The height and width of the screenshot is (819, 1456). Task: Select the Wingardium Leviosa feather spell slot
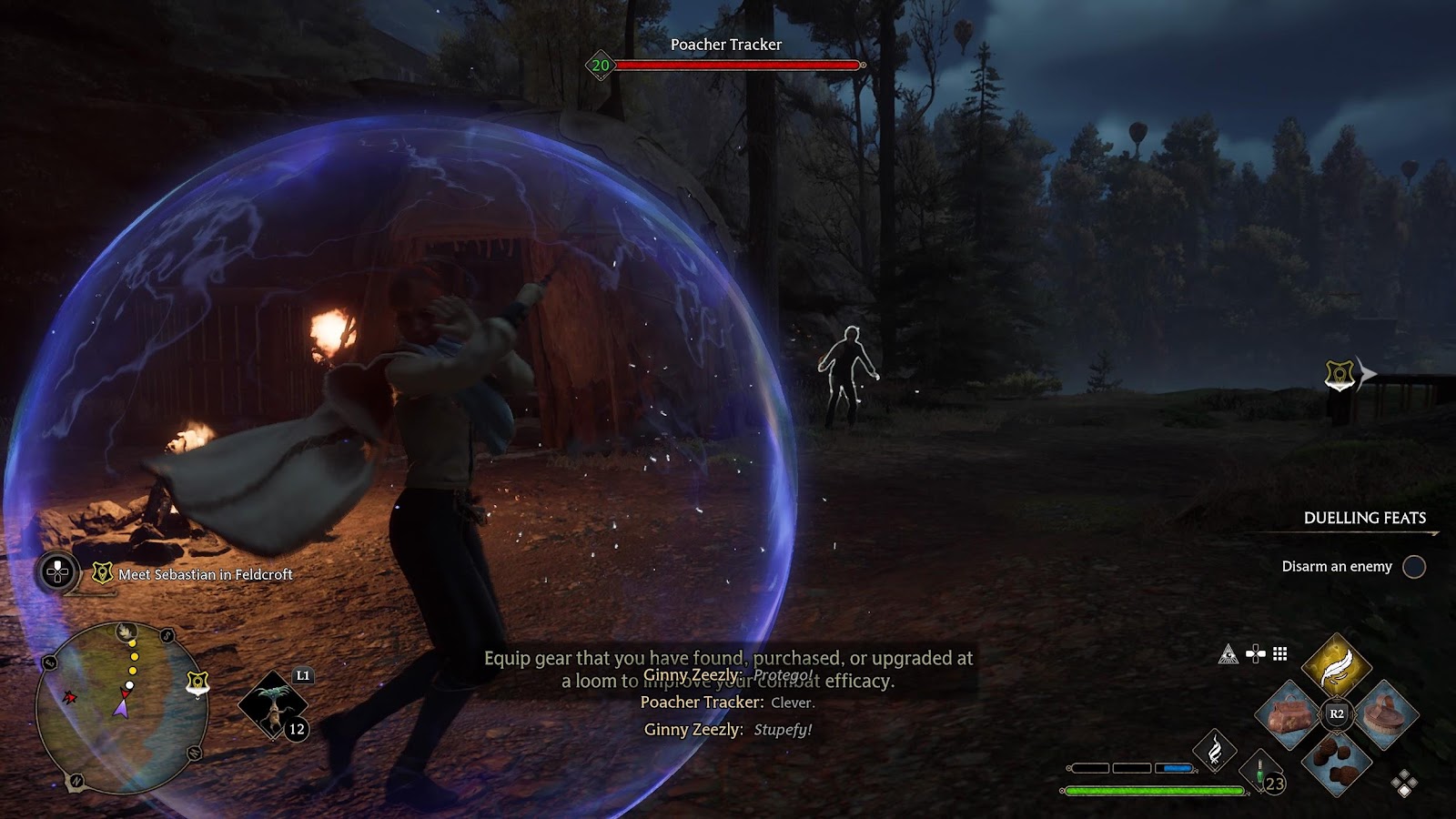click(1336, 666)
